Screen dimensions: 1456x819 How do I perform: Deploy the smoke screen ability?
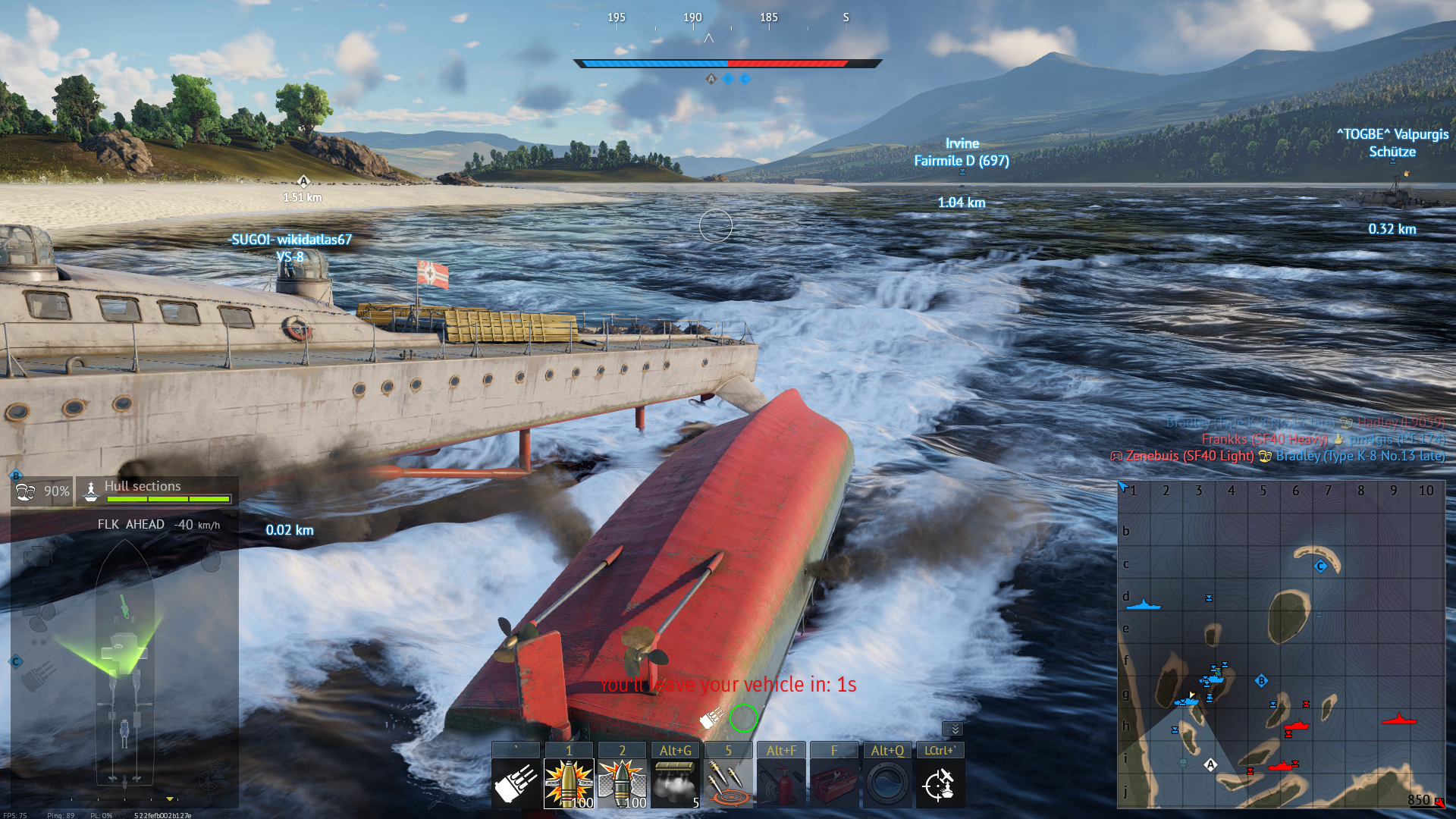(x=675, y=783)
